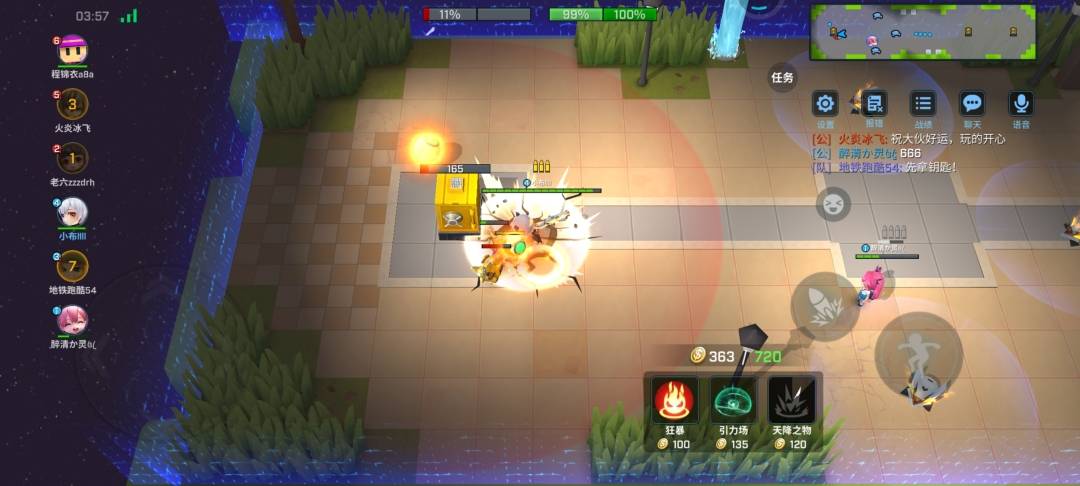Screen dimensions: 1080x486
Task: Open the emoji smiley button
Action: tap(832, 204)
